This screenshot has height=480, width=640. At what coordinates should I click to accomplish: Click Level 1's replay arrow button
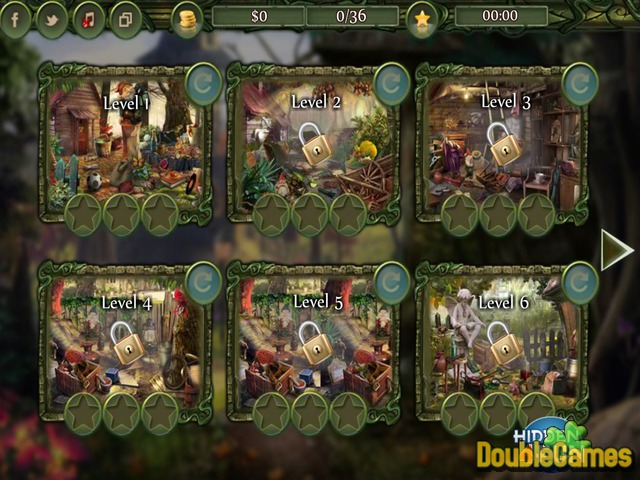(x=203, y=85)
